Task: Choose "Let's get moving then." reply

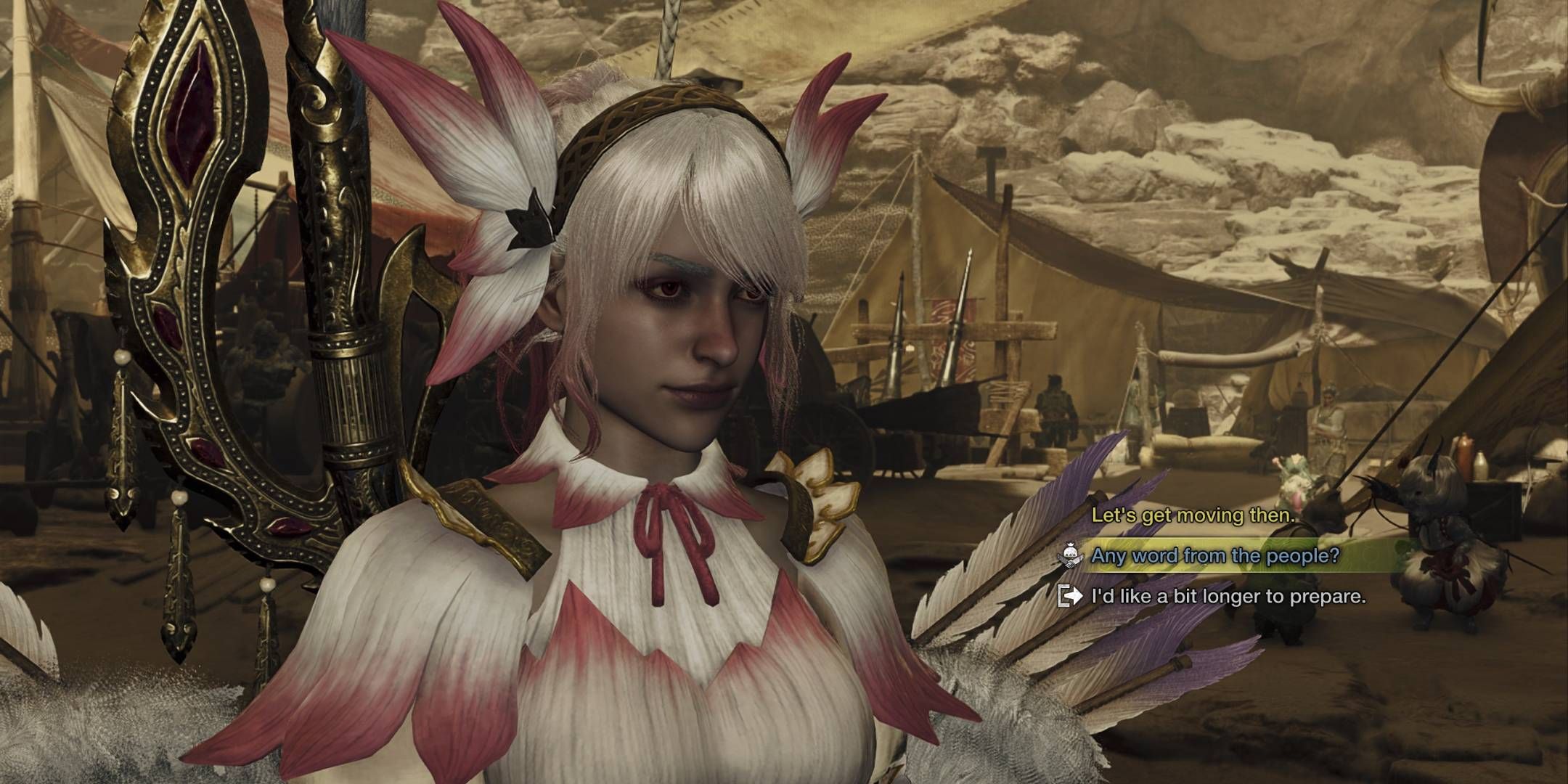Action: 1193,516
